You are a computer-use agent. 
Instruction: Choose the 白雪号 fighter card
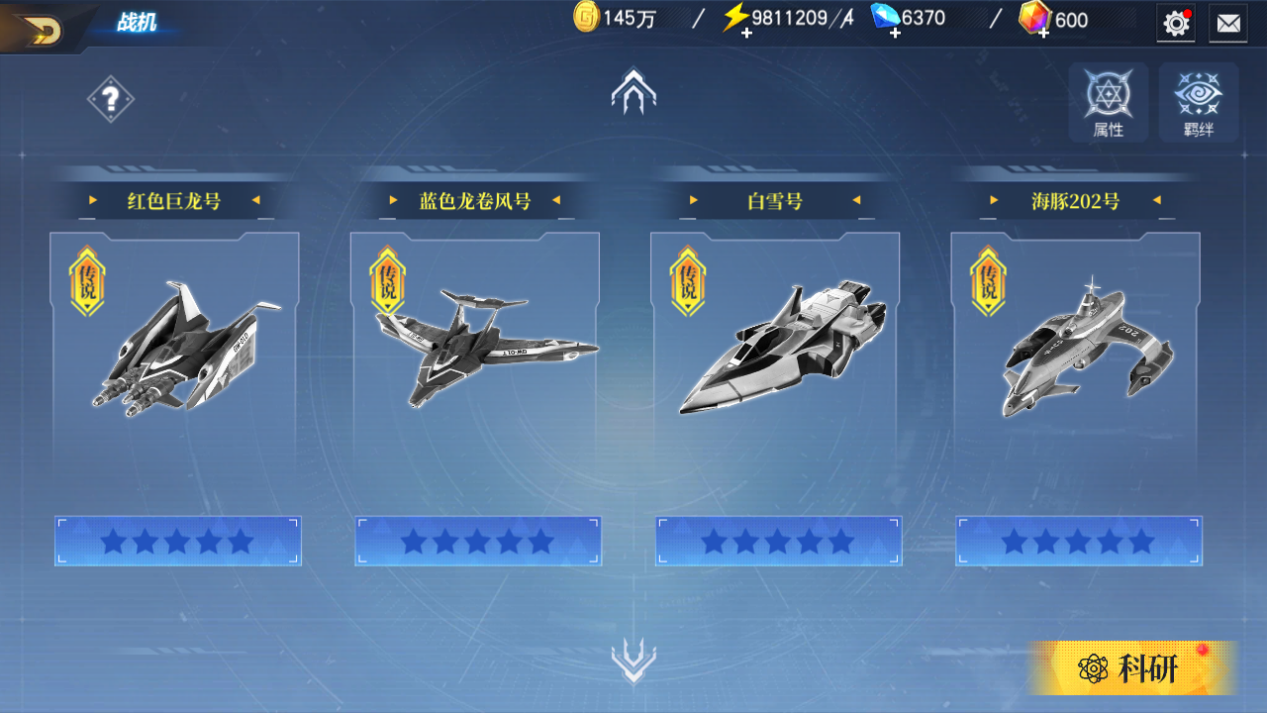click(x=775, y=350)
